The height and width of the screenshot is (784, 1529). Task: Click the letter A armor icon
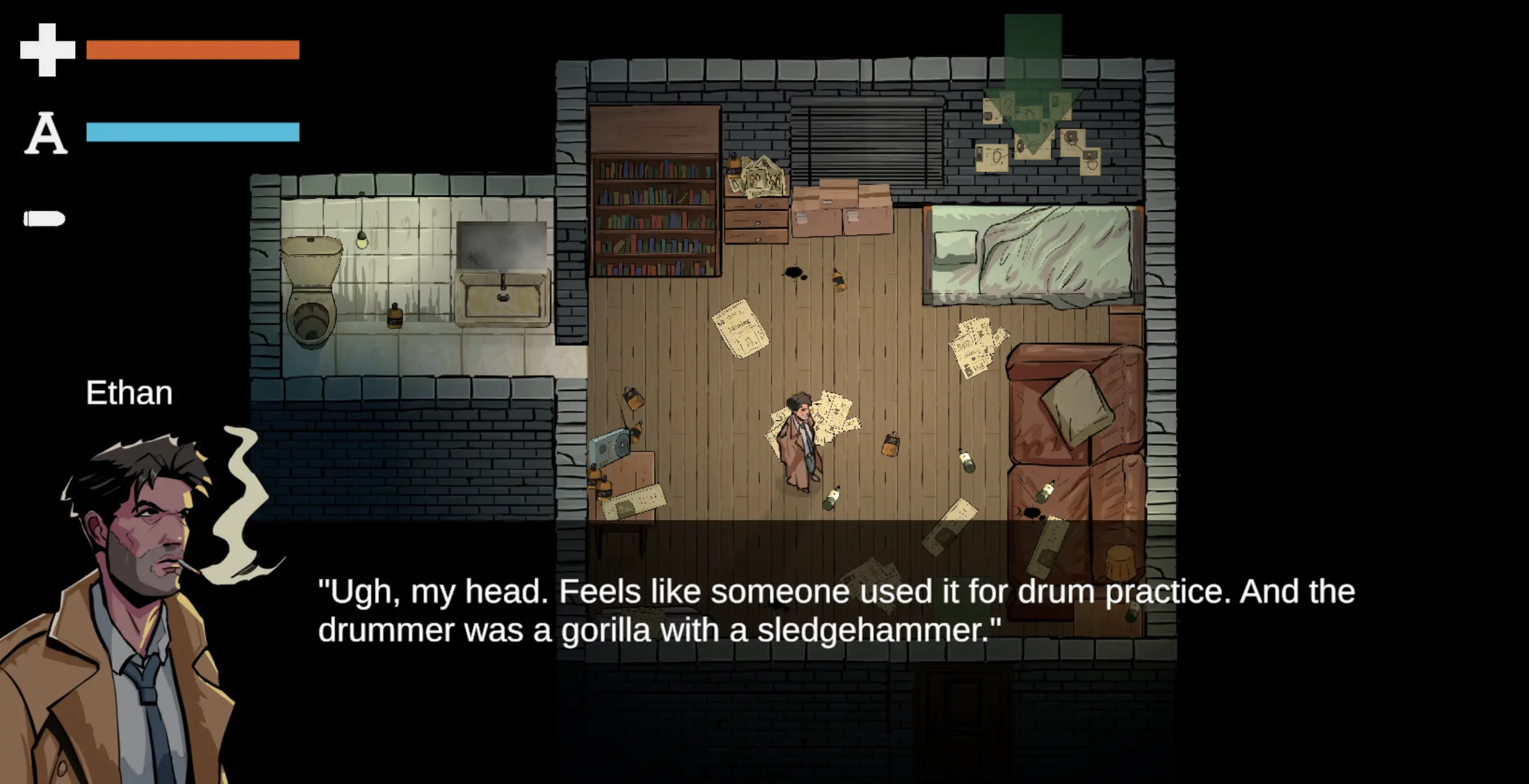point(46,133)
